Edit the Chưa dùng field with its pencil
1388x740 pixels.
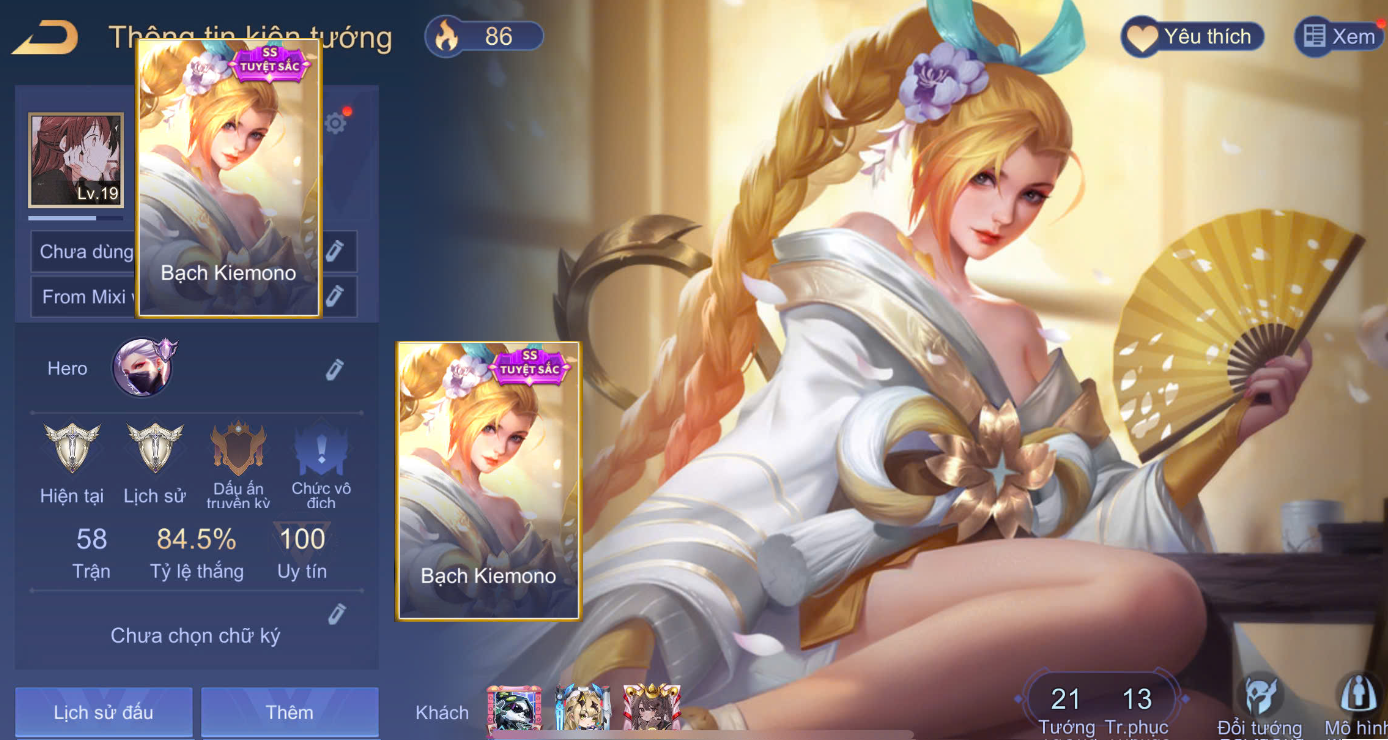point(335,250)
